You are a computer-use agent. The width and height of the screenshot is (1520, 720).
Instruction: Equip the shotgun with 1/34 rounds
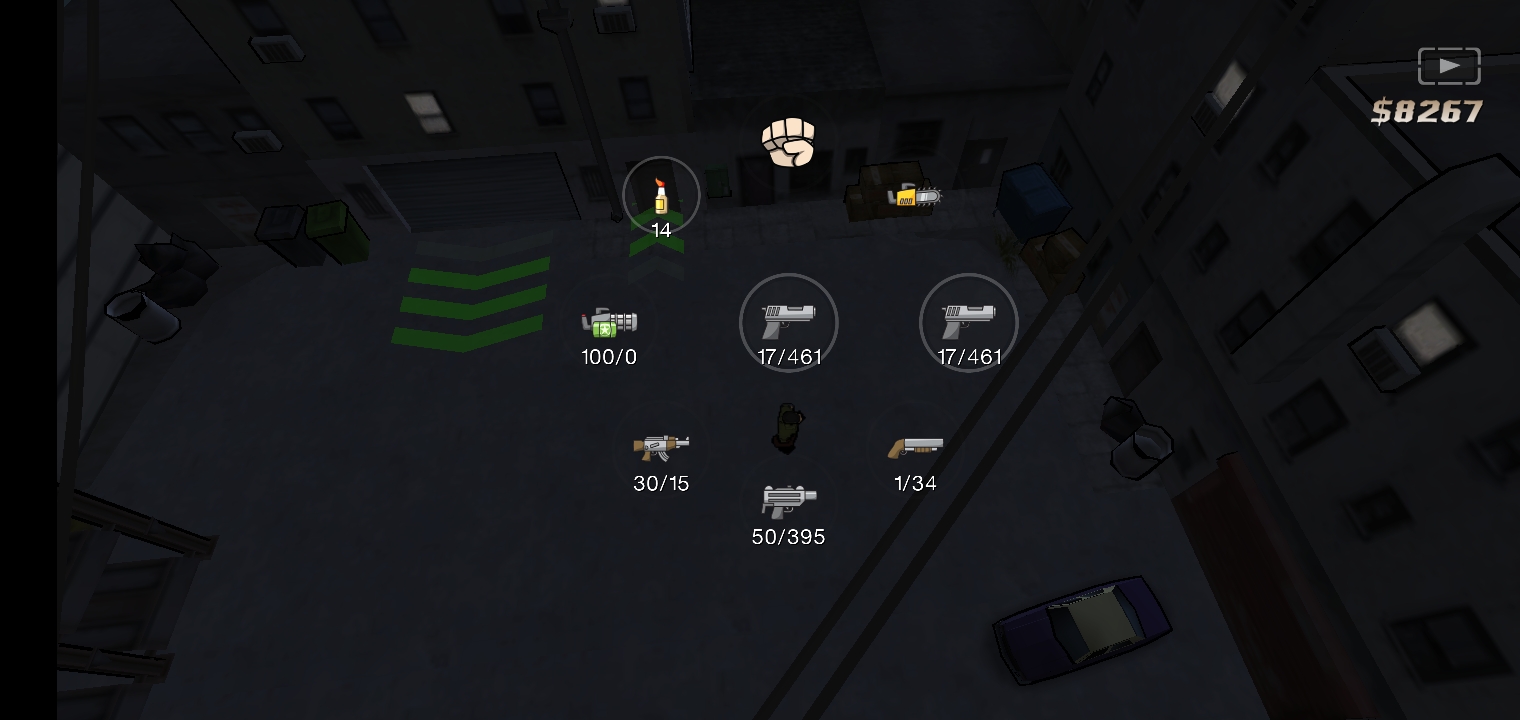coord(914,449)
